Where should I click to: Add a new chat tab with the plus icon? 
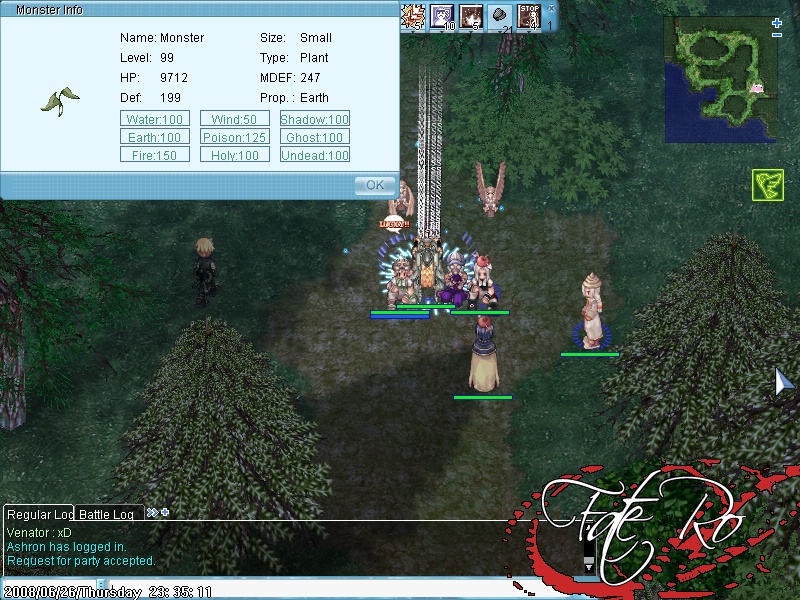tap(164, 512)
